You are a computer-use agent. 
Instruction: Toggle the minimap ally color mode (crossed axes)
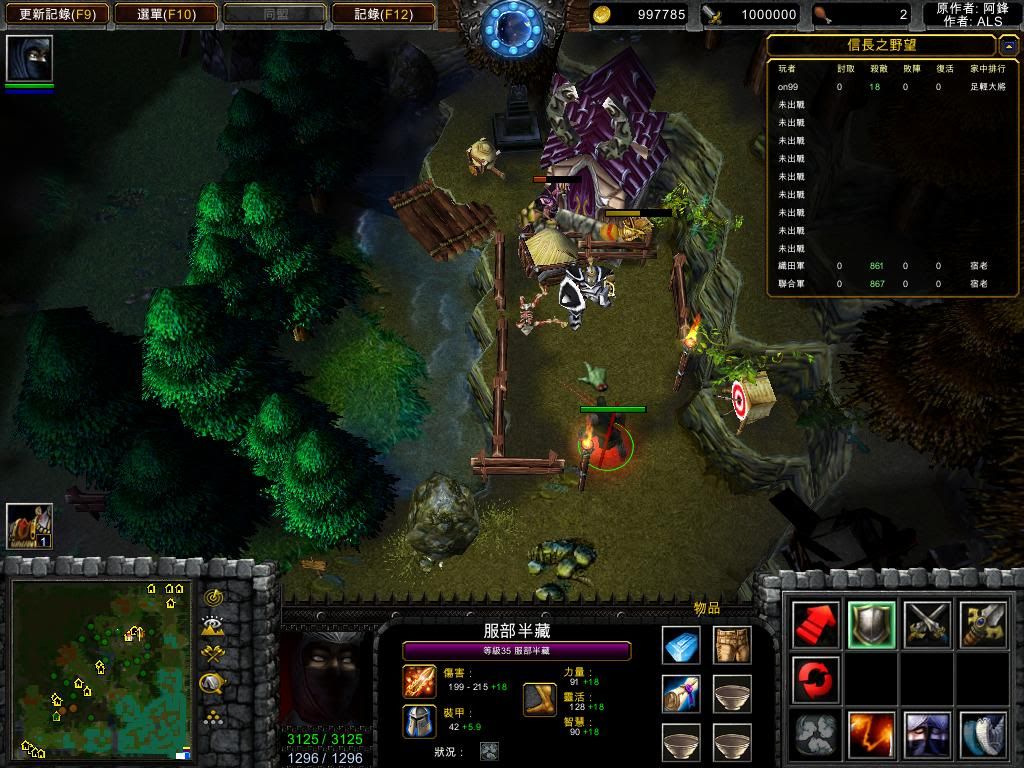pyautogui.click(x=212, y=655)
